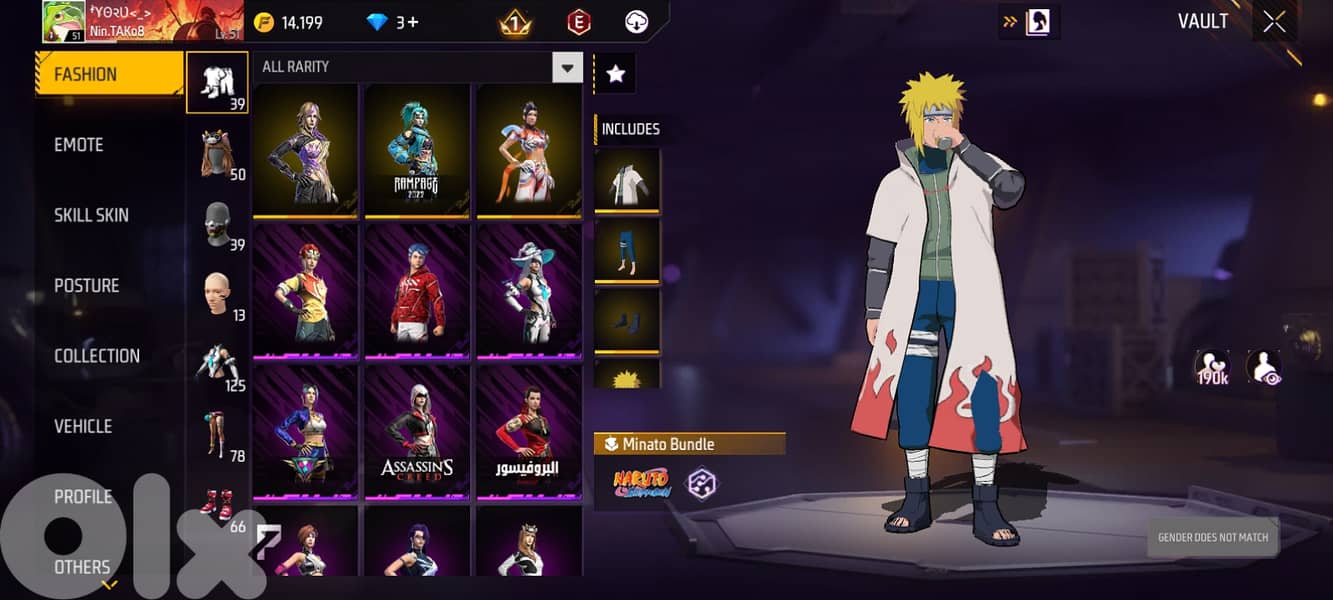
Task: Select the Posture tab
Action: point(87,286)
